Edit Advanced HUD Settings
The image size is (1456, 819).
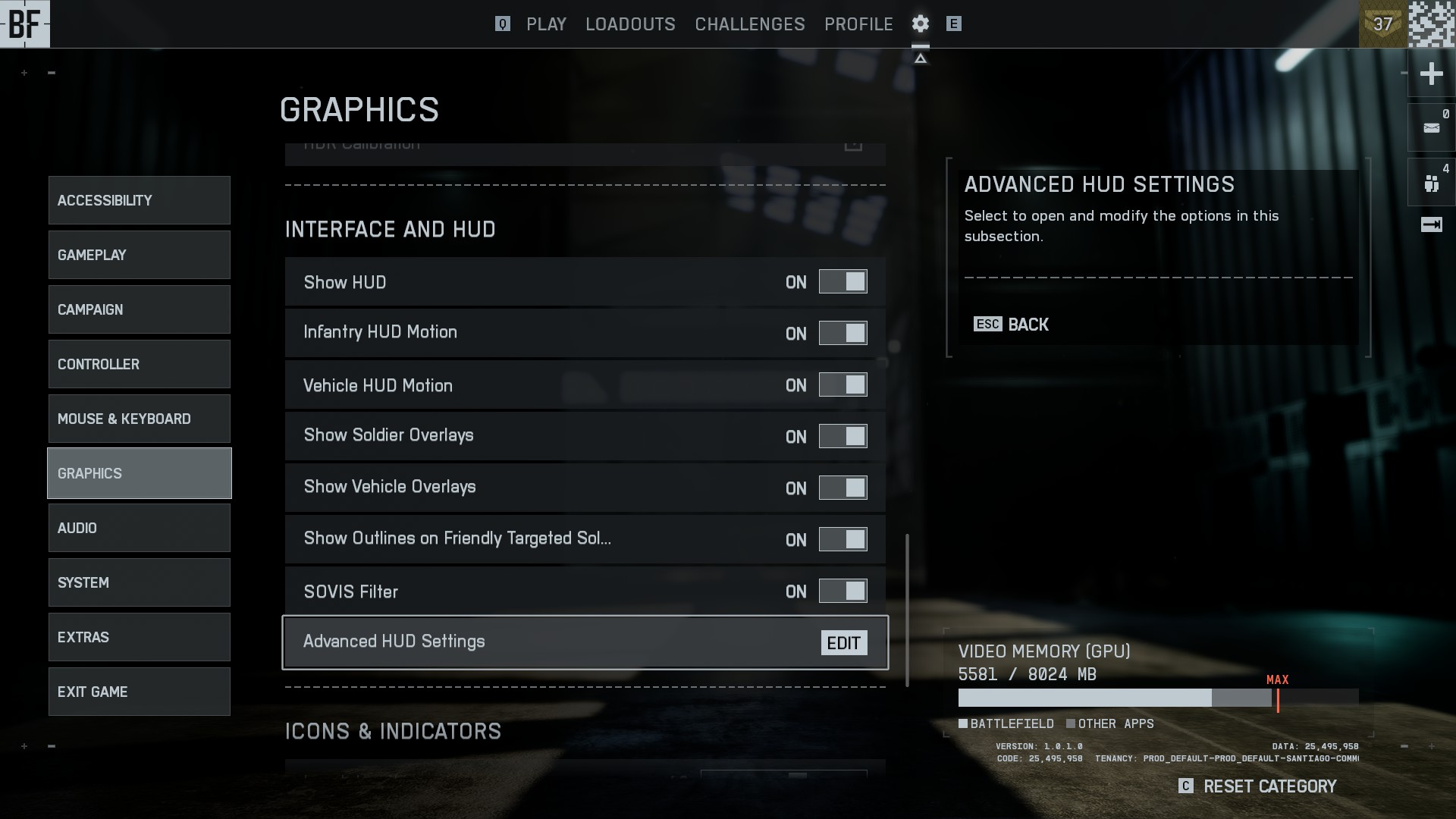pos(843,643)
